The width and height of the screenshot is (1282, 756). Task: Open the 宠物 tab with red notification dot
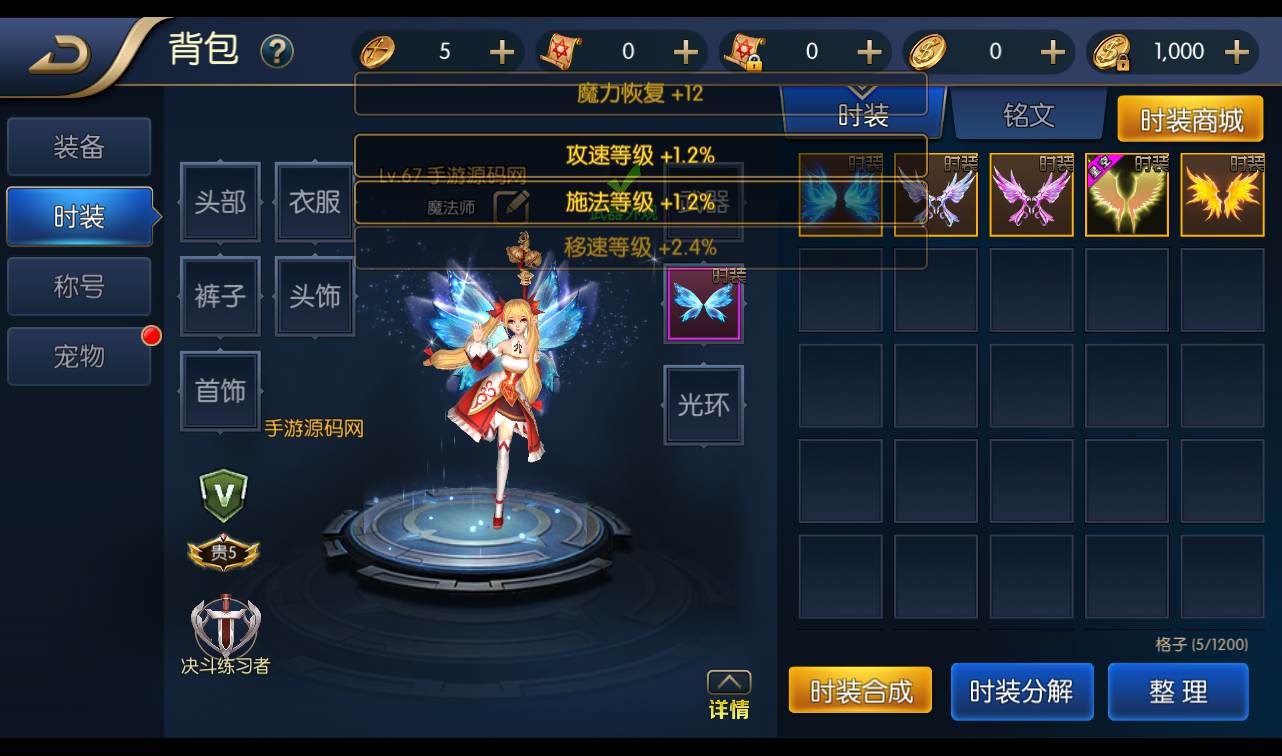79,356
